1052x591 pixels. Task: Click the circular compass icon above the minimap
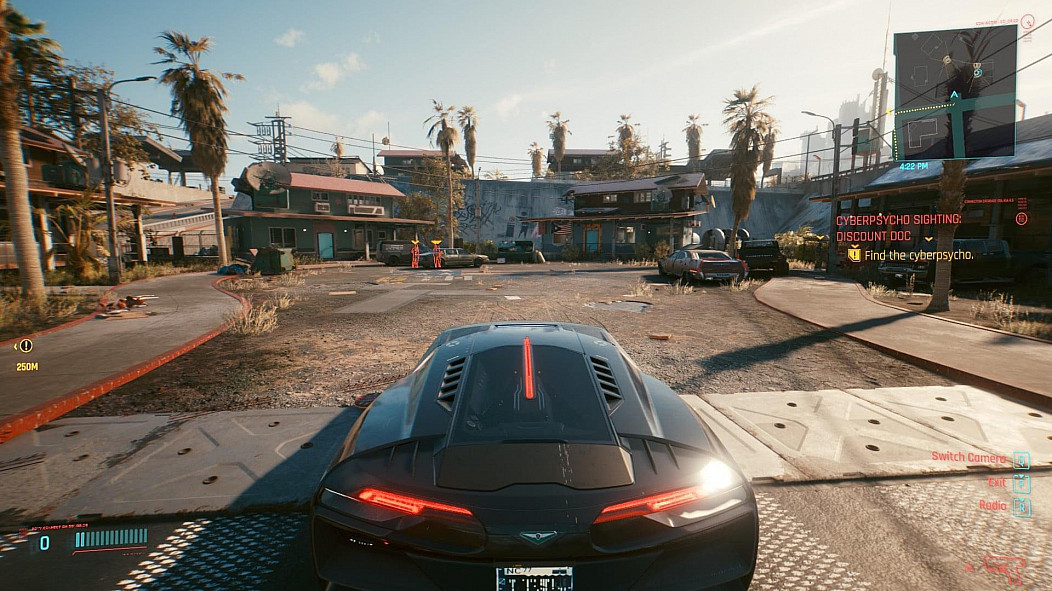(x=1027, y=21)
